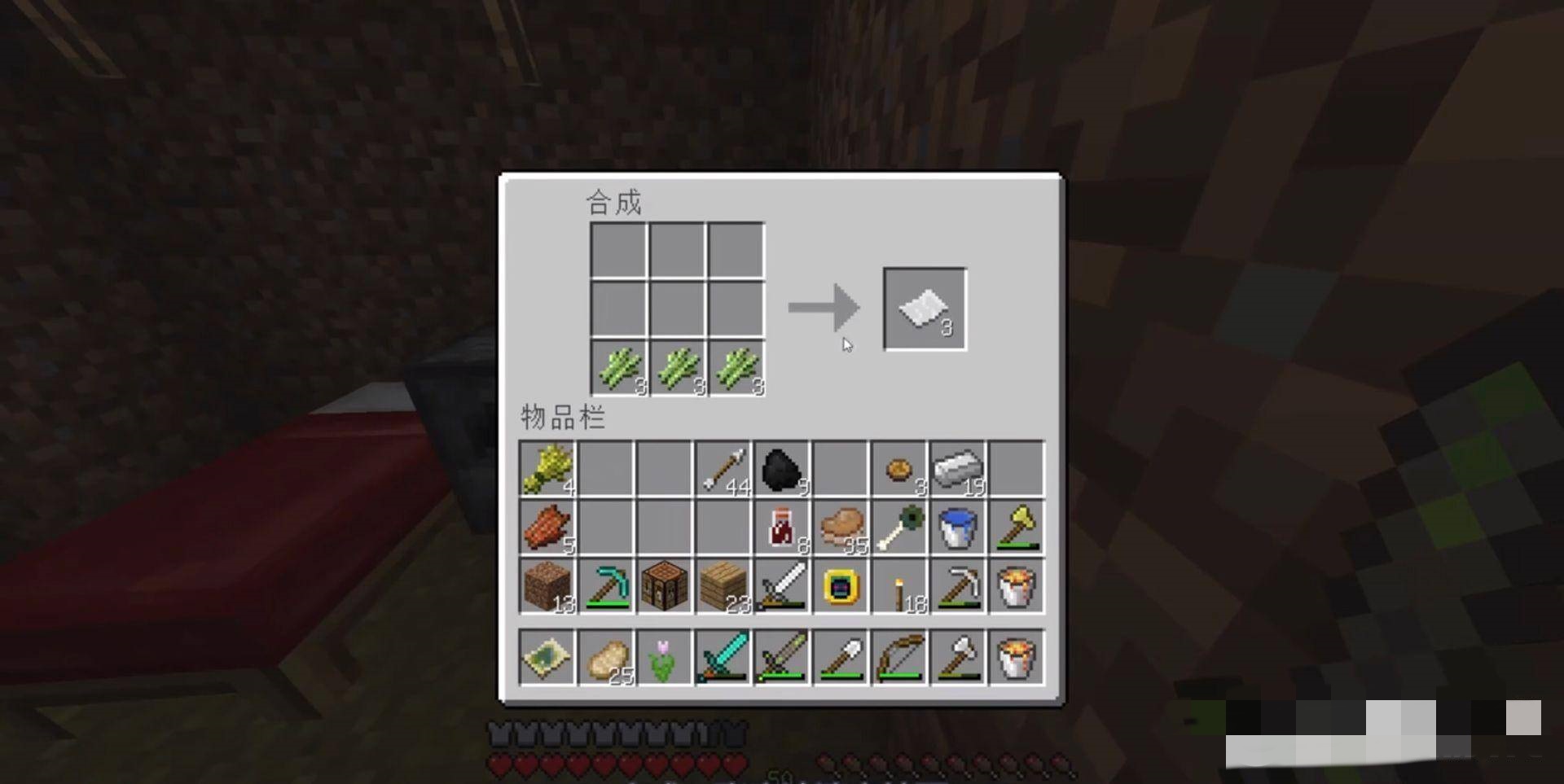Select the diamond sword hotbar slot
The image size is (1564, 784).
(x=723, y=657)
